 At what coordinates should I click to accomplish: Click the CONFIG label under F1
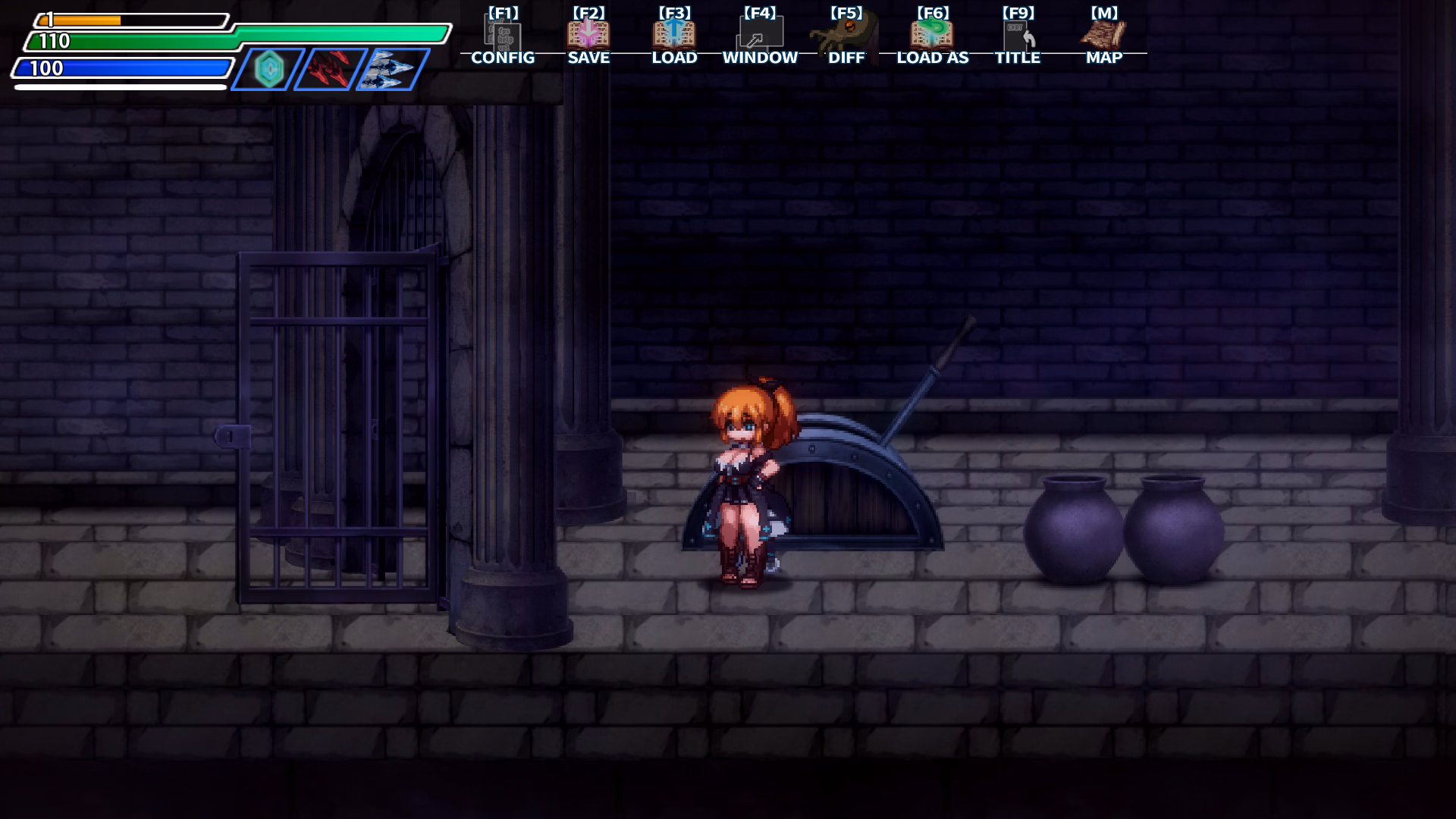(503, 58)
